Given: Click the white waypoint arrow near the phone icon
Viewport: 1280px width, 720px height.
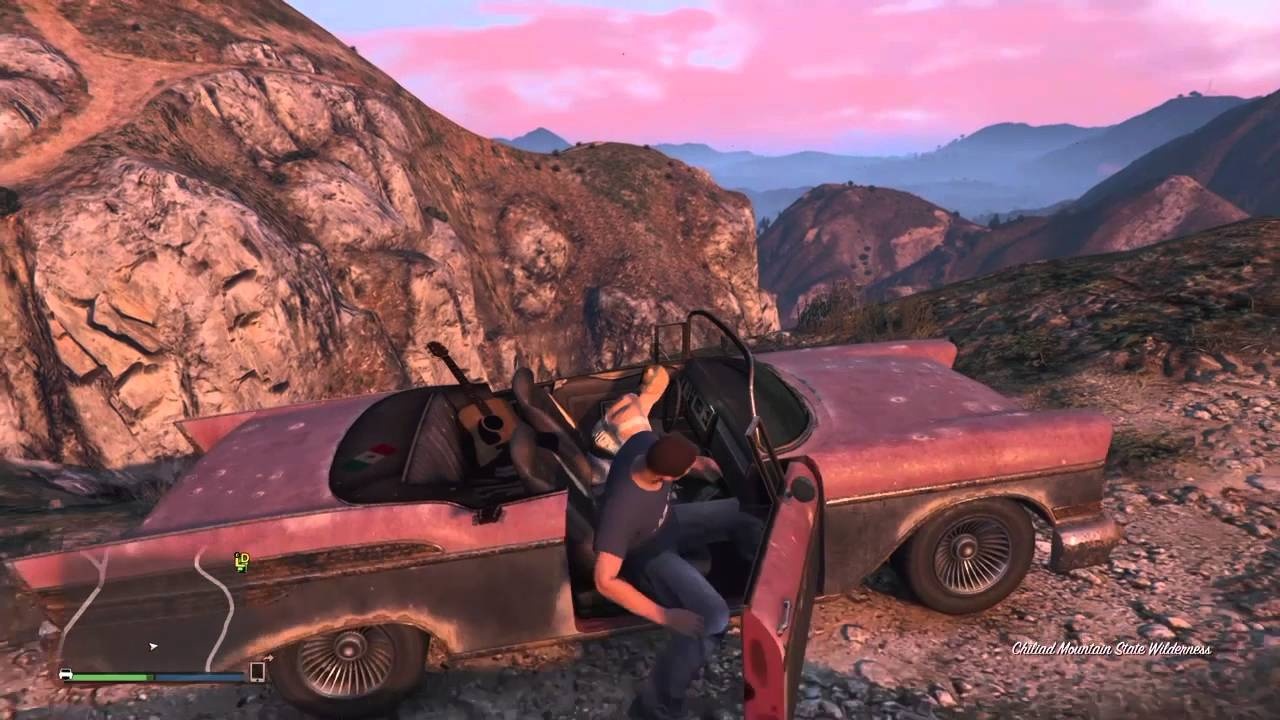Looking at the screenshot, I should pos(268,658).
